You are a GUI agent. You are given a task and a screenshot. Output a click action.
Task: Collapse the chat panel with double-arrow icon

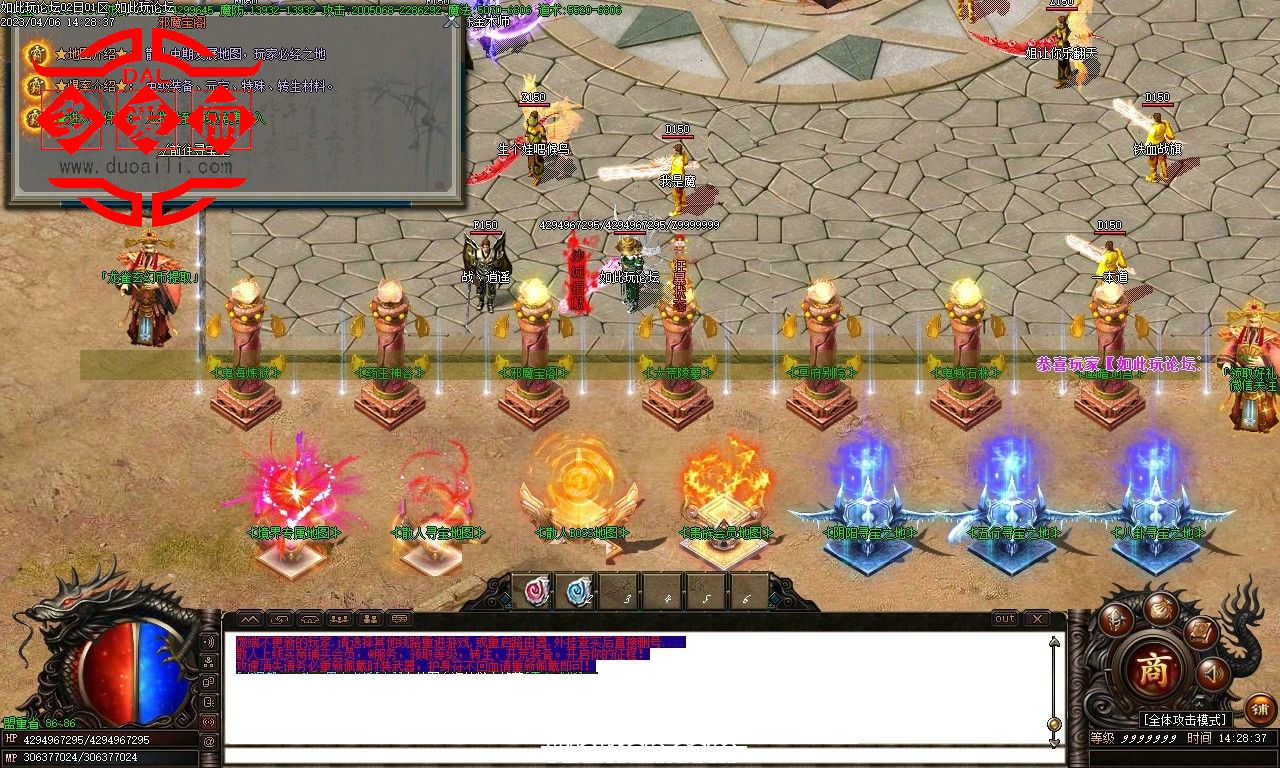248,619
